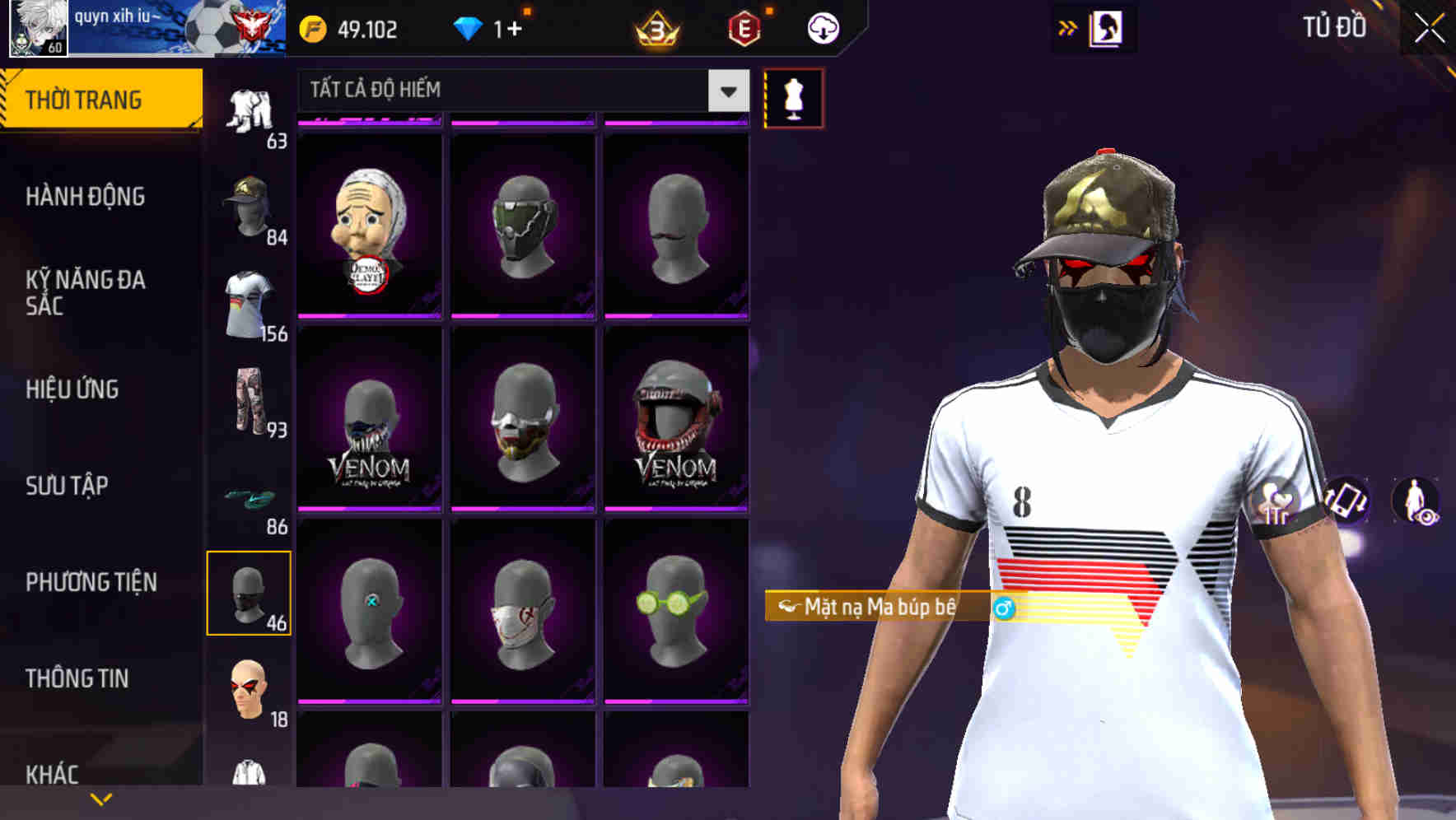Click the heart favorite icon next to character
This screenshot has height=820, width=1456.
coord(1276,500)
